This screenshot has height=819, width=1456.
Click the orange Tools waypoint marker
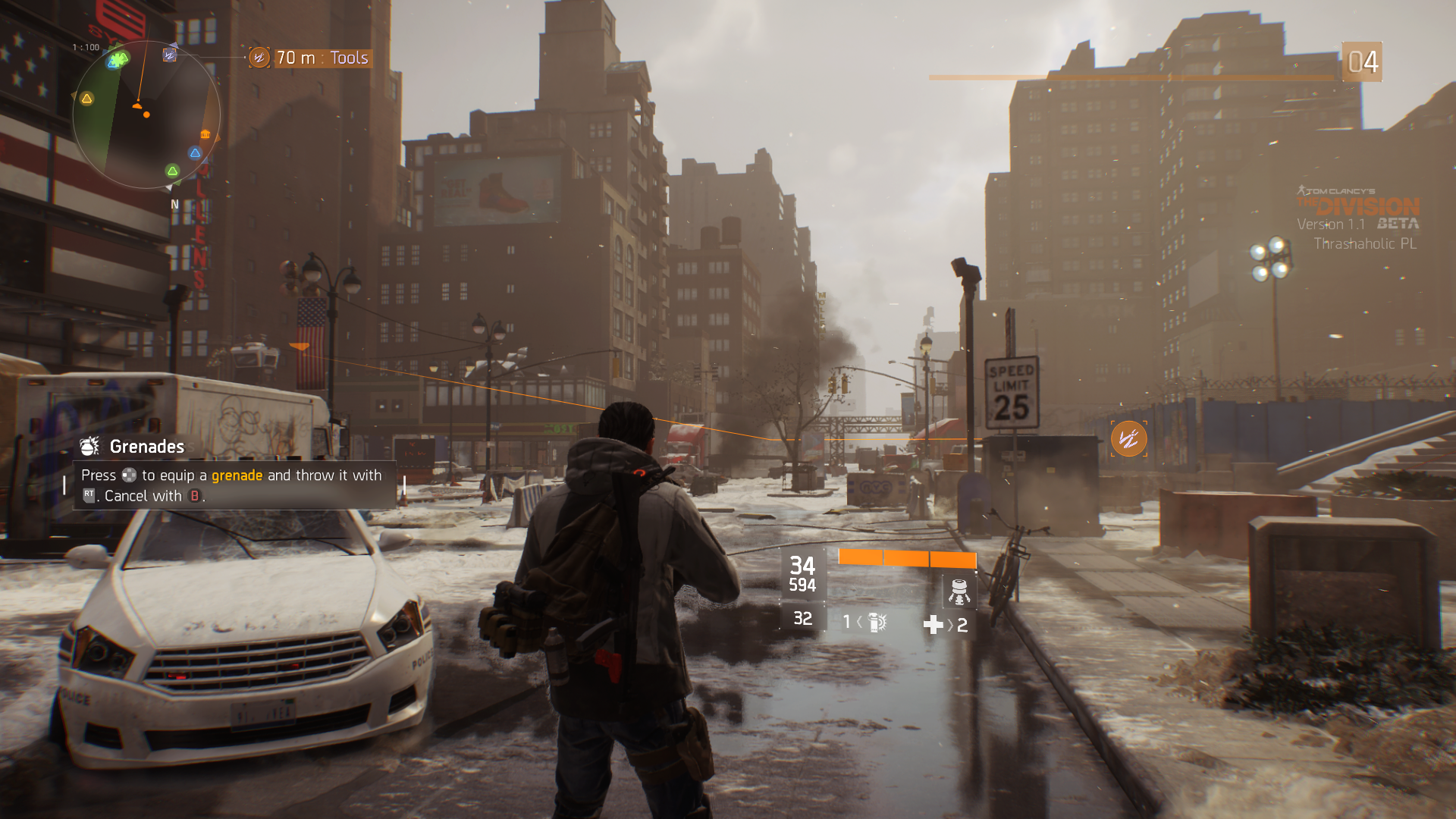(x=1128, y=438)
